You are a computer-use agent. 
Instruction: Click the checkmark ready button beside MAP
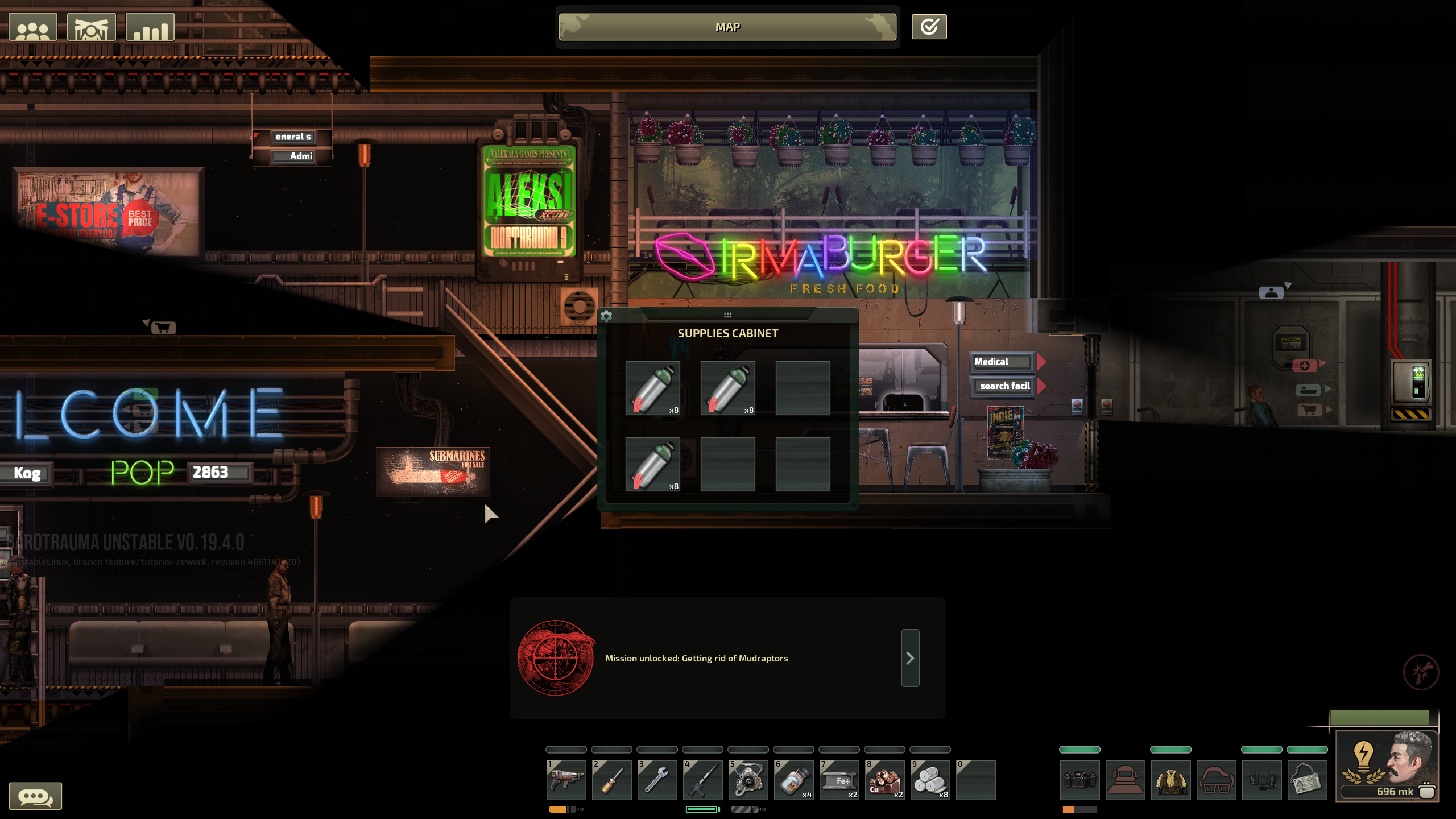tap(929, 27)
